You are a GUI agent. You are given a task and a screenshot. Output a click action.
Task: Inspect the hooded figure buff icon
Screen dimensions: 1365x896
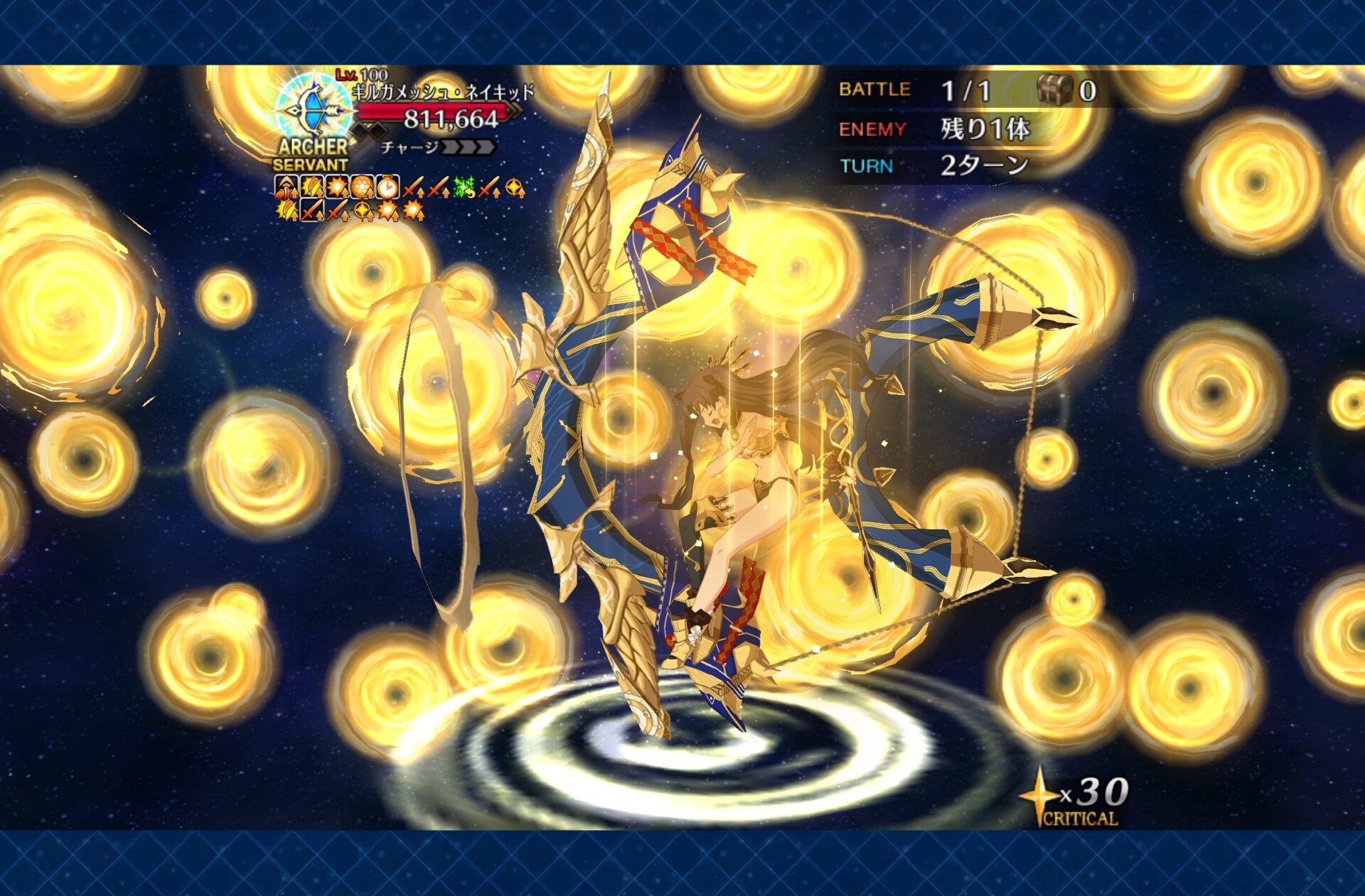(285, 188)
